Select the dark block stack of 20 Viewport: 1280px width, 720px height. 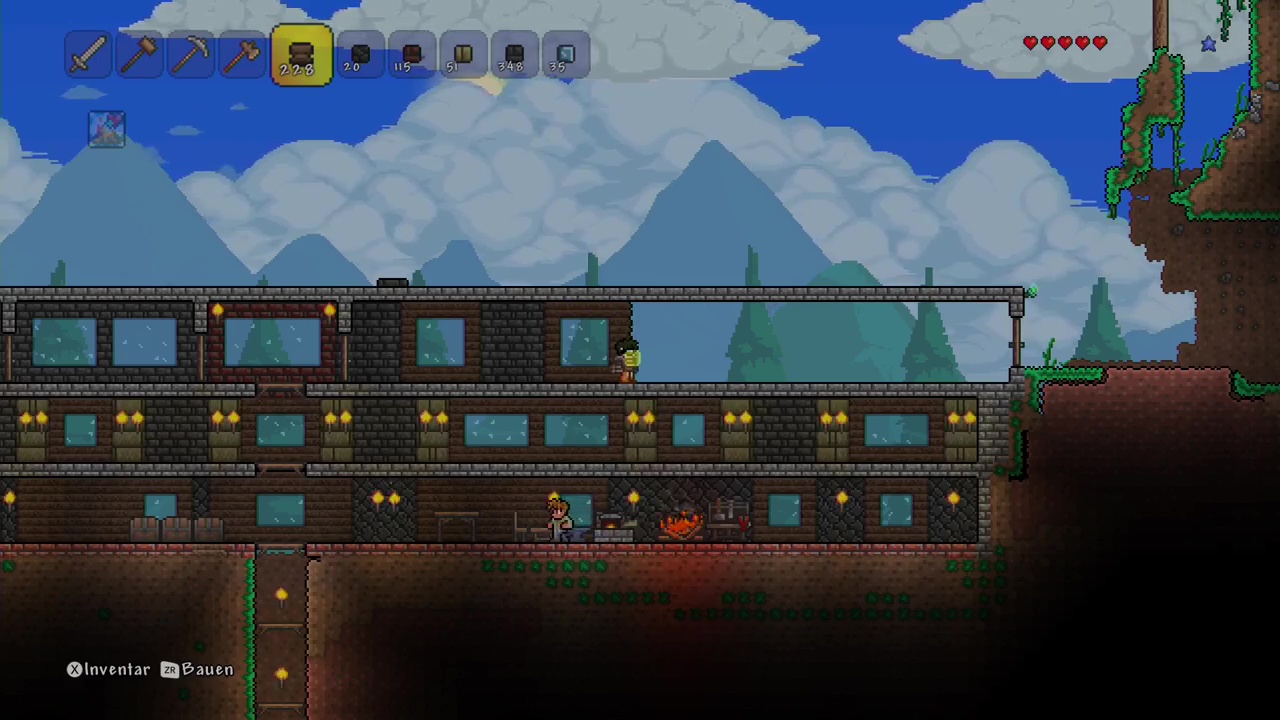point(360,55)
